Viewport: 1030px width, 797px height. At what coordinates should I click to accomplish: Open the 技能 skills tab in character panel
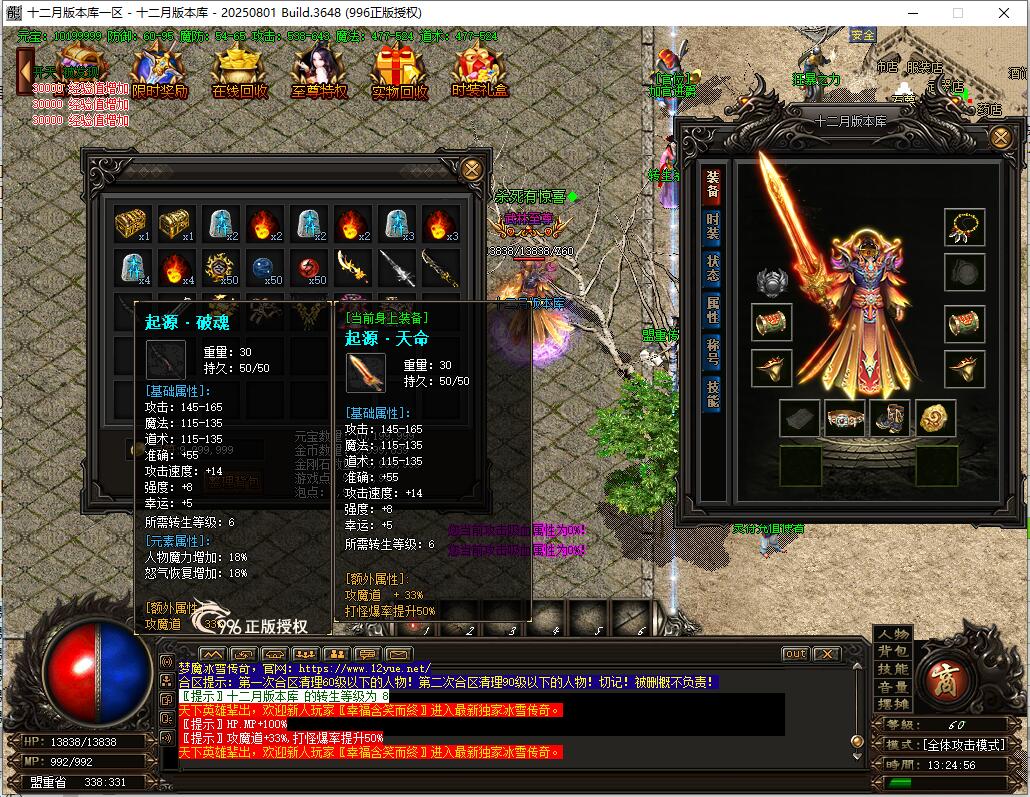click(x=712, y=394)
